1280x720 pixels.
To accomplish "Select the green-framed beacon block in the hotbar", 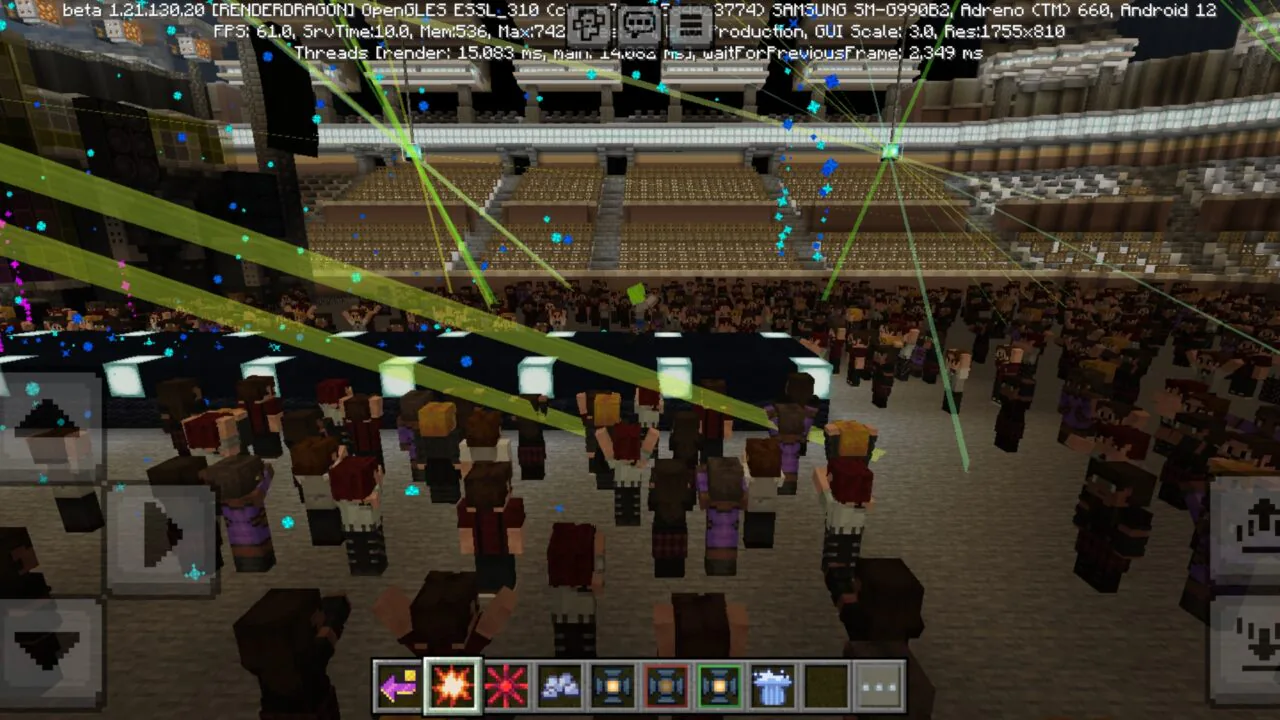I will tap(720, 685).
